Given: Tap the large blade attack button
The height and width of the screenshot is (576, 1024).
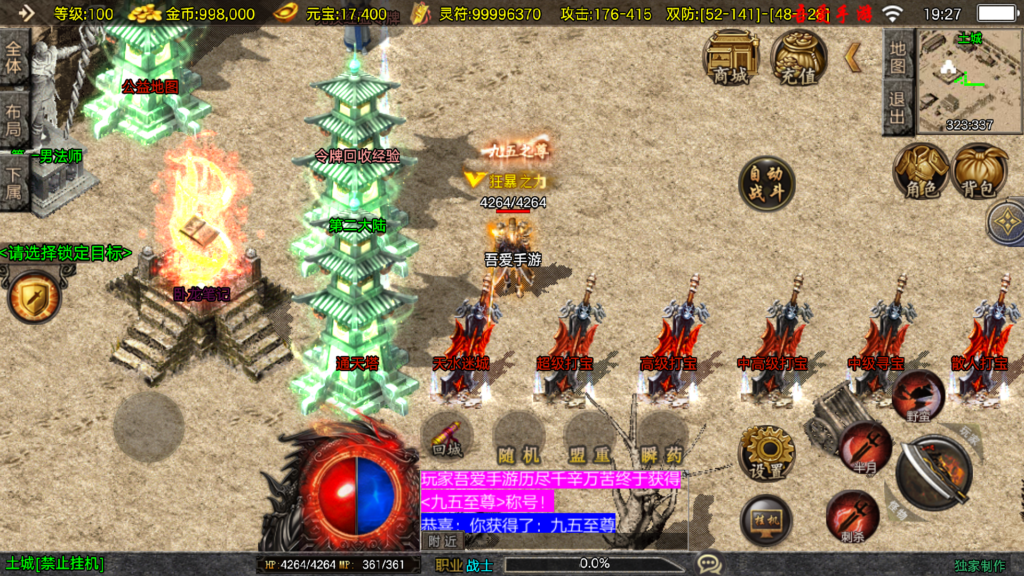Looking at the screenshot, I should 935,473.
